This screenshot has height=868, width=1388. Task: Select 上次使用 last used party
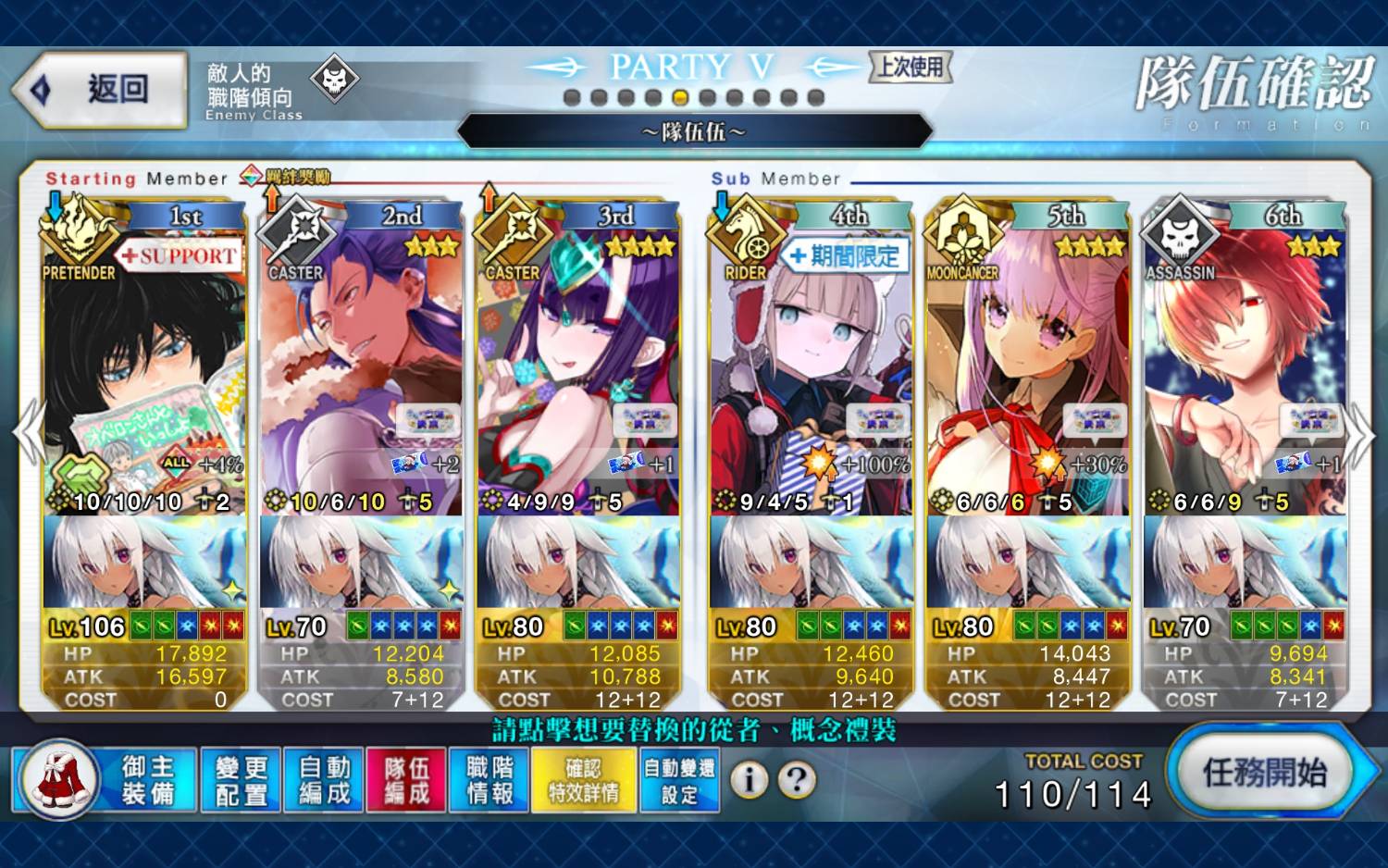coord(911,67)
